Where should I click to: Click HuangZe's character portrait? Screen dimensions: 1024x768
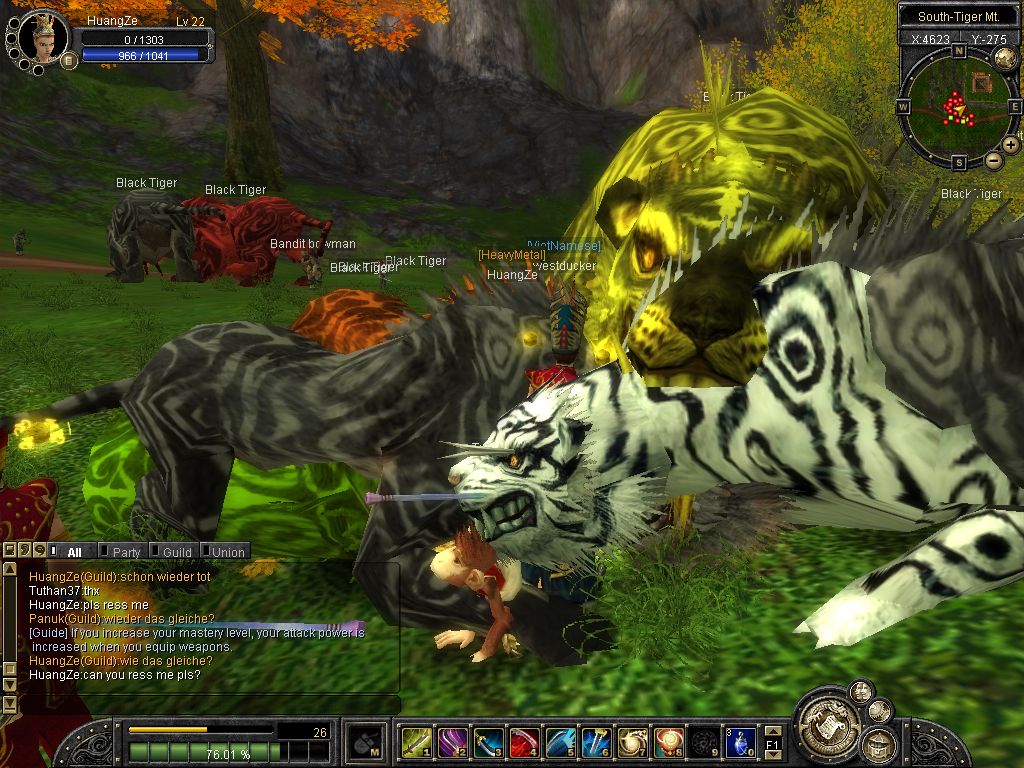pyautogui.click(x=42, y=37)
